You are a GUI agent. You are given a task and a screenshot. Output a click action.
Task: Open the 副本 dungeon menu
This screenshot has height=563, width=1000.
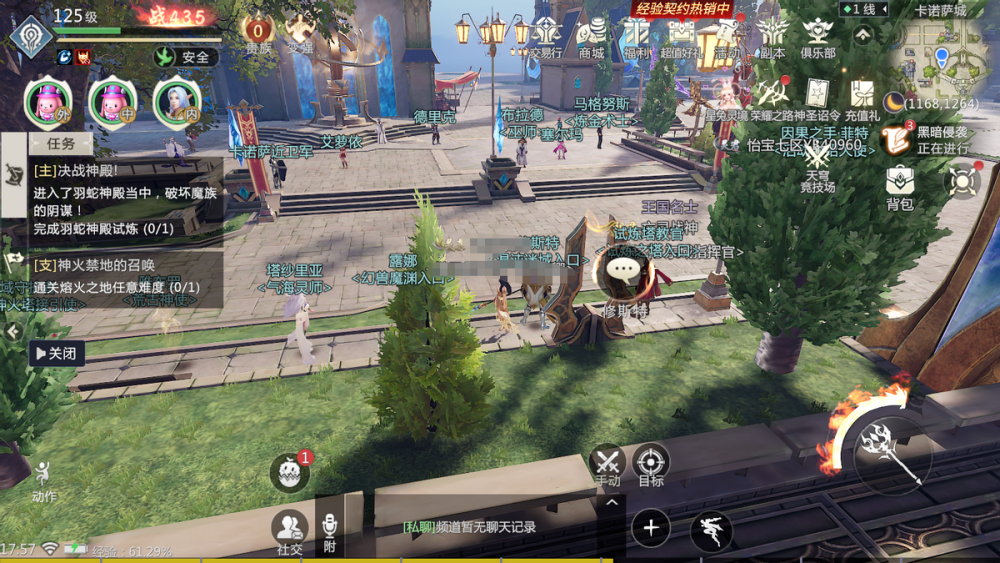point(771,35)
